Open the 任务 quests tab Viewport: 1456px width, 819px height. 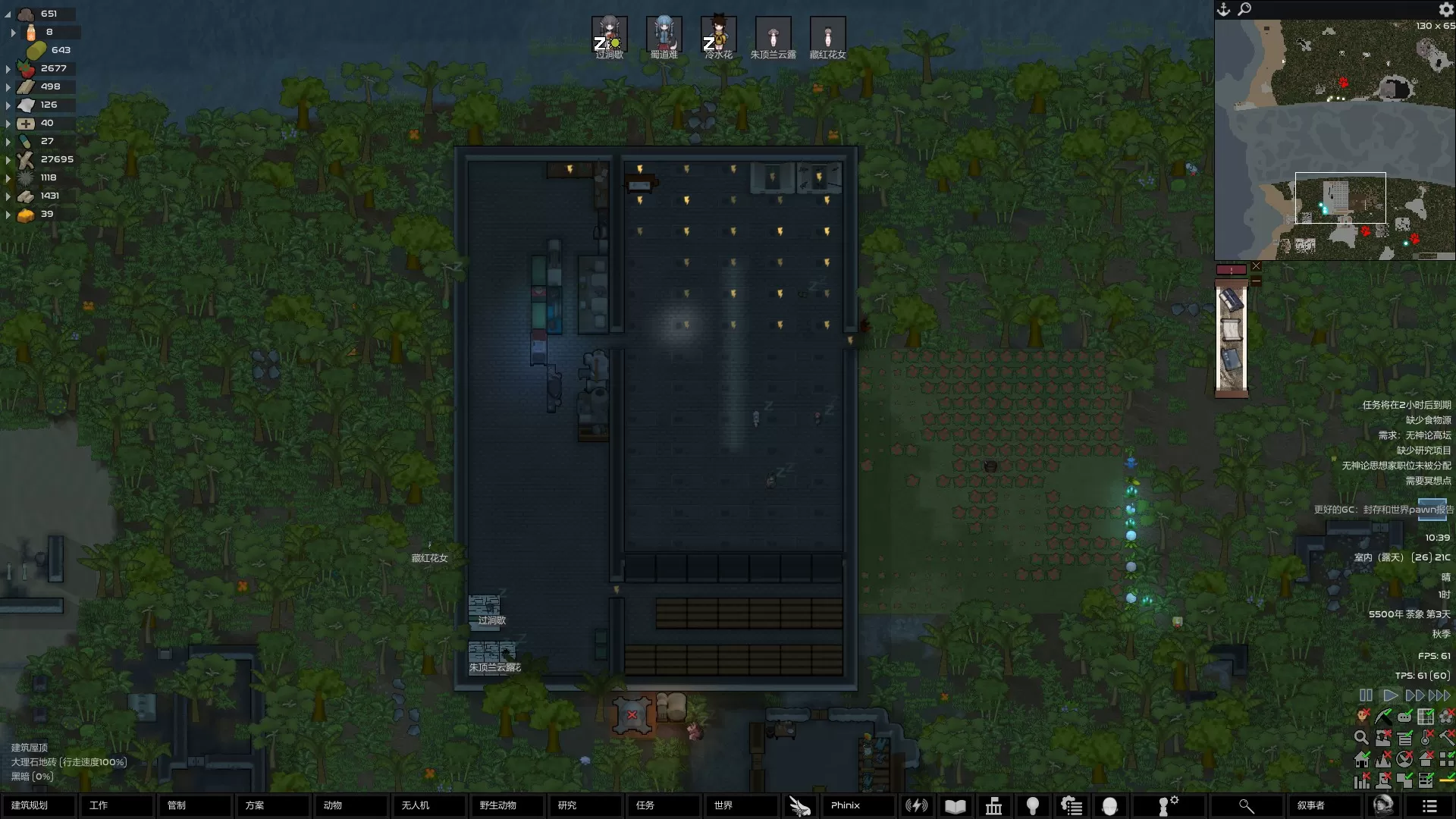click(x=663, y=805)
